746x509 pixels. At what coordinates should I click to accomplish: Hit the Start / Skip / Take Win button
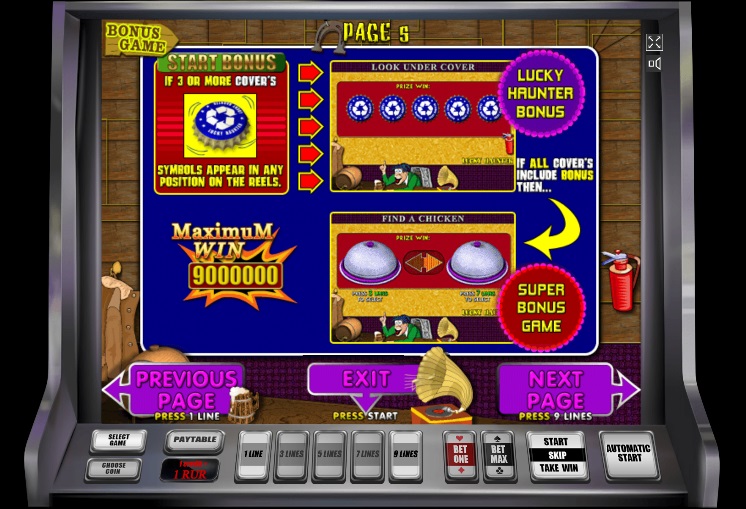coord(556,455)
